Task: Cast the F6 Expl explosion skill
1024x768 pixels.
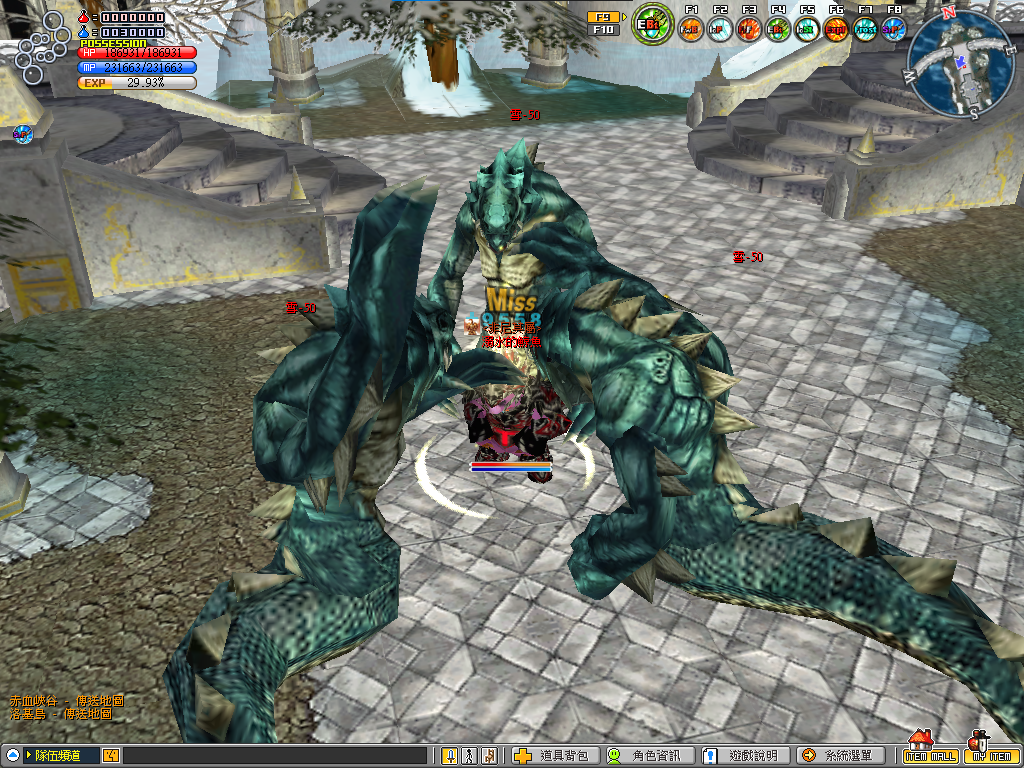Action: (x=836, y=28)
